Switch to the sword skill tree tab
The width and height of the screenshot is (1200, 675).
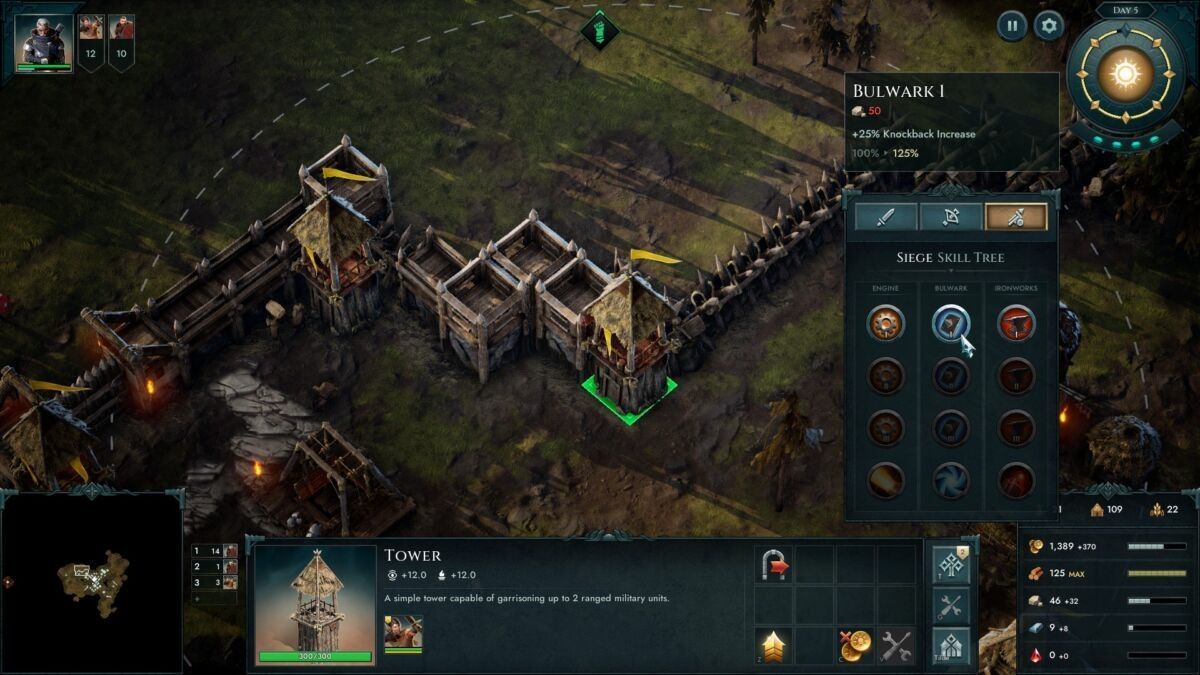point(885,216)
